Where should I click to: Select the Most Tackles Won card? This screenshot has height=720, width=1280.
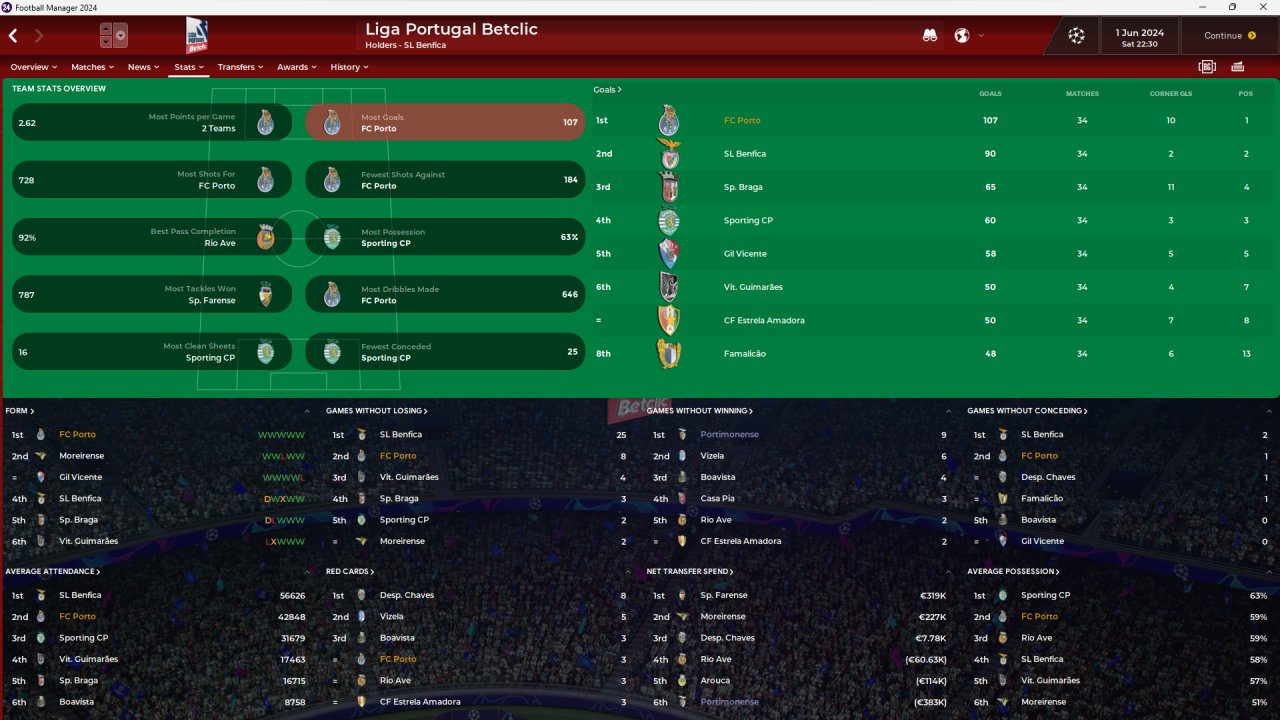click(152, 295)
